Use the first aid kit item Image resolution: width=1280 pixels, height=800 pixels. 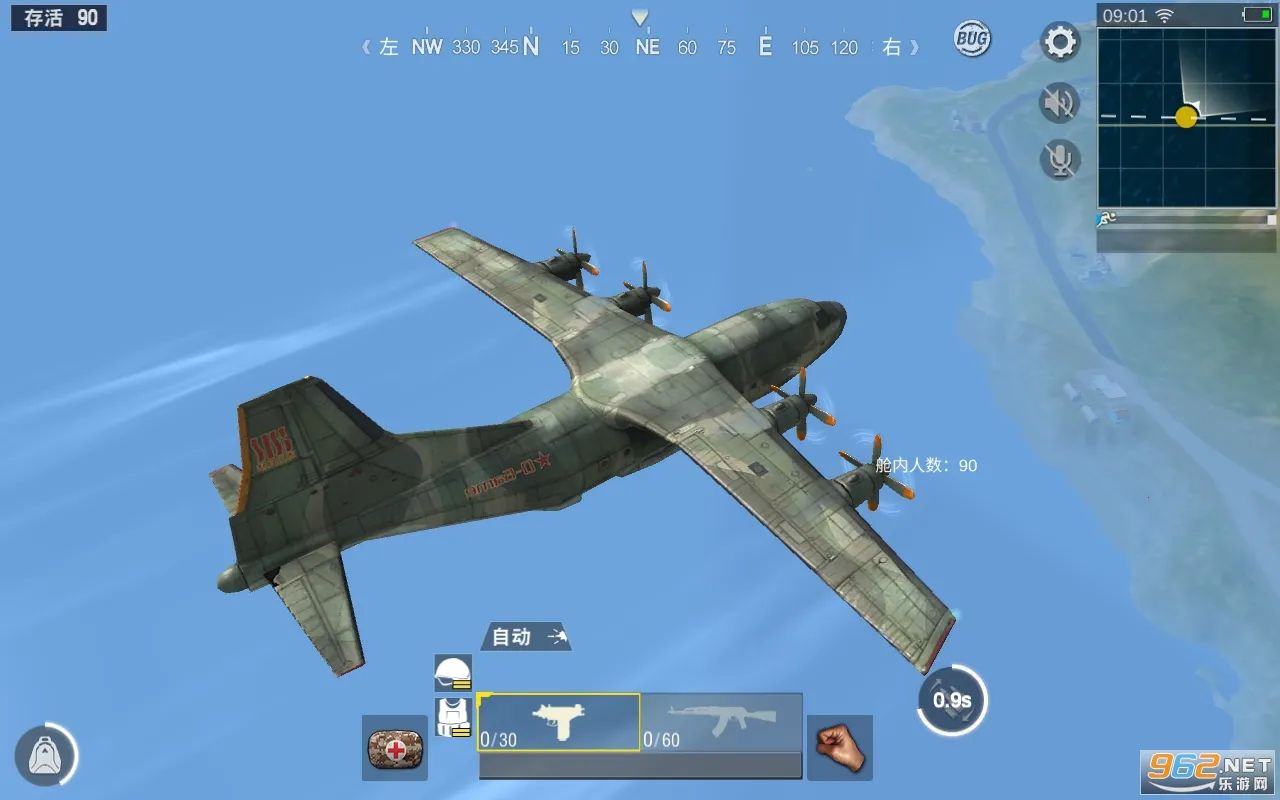click(394, 747)
